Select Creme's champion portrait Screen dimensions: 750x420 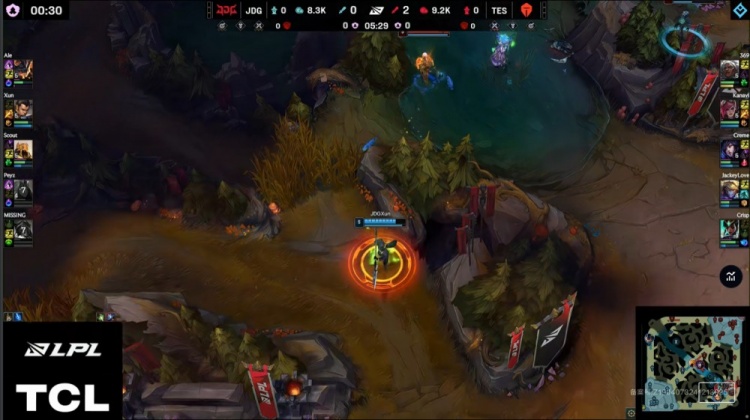tap(729, 149)
